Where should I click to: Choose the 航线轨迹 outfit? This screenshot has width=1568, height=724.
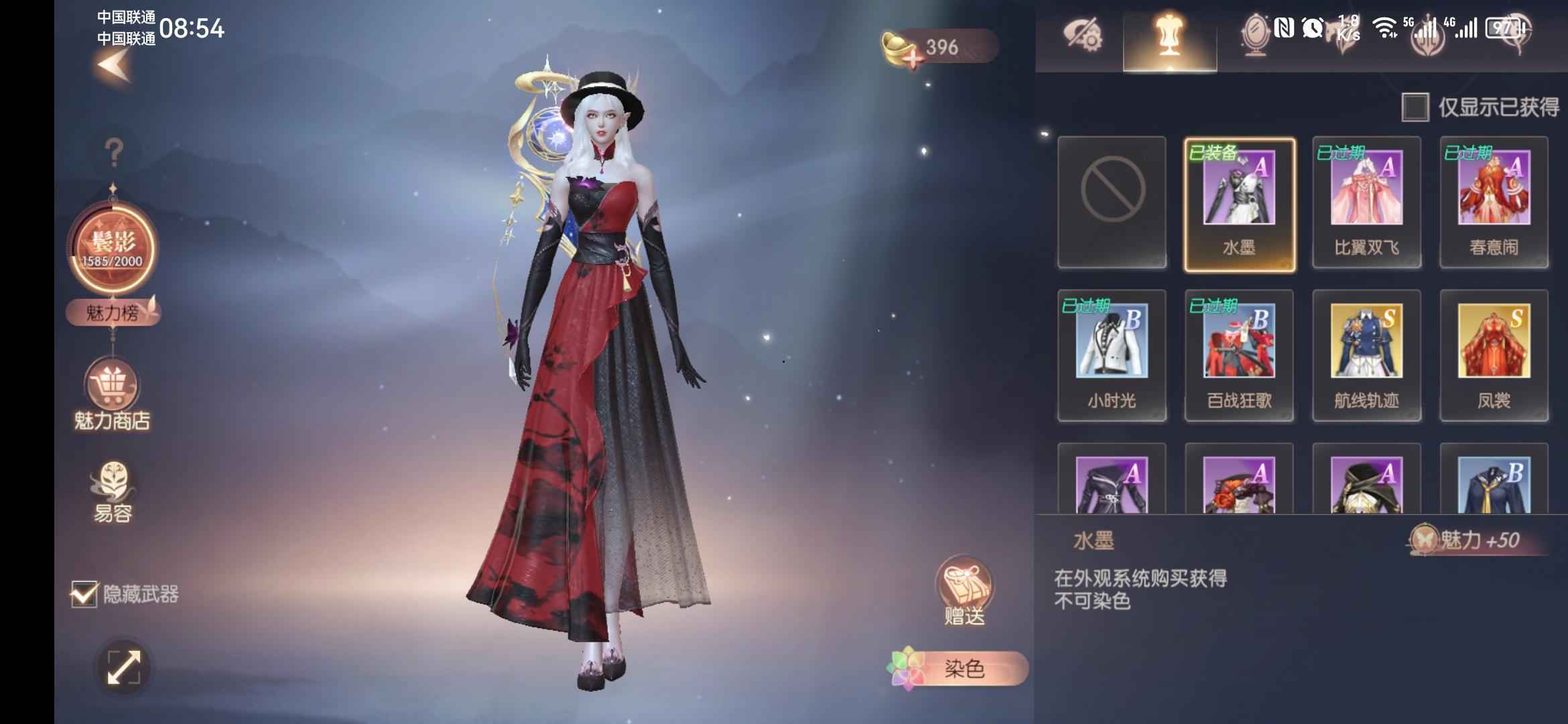pyautogui.click(x=1366, y=355)
